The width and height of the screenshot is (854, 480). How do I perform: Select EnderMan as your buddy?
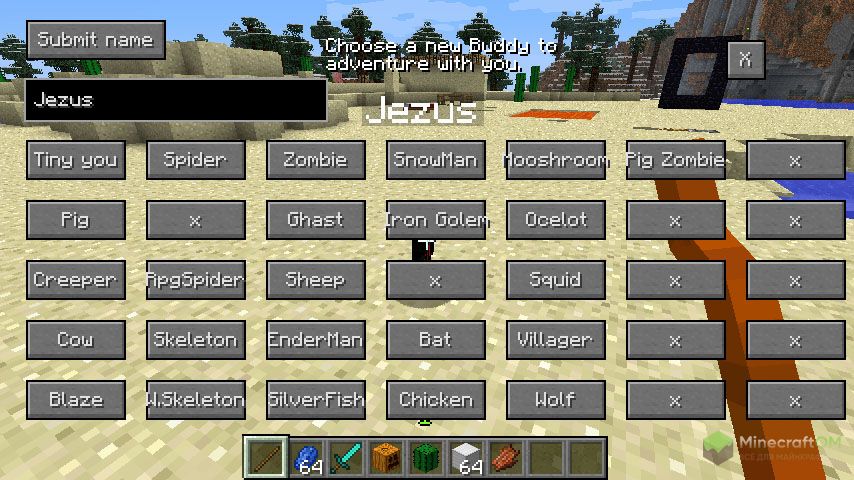click(x=316, y=340)
